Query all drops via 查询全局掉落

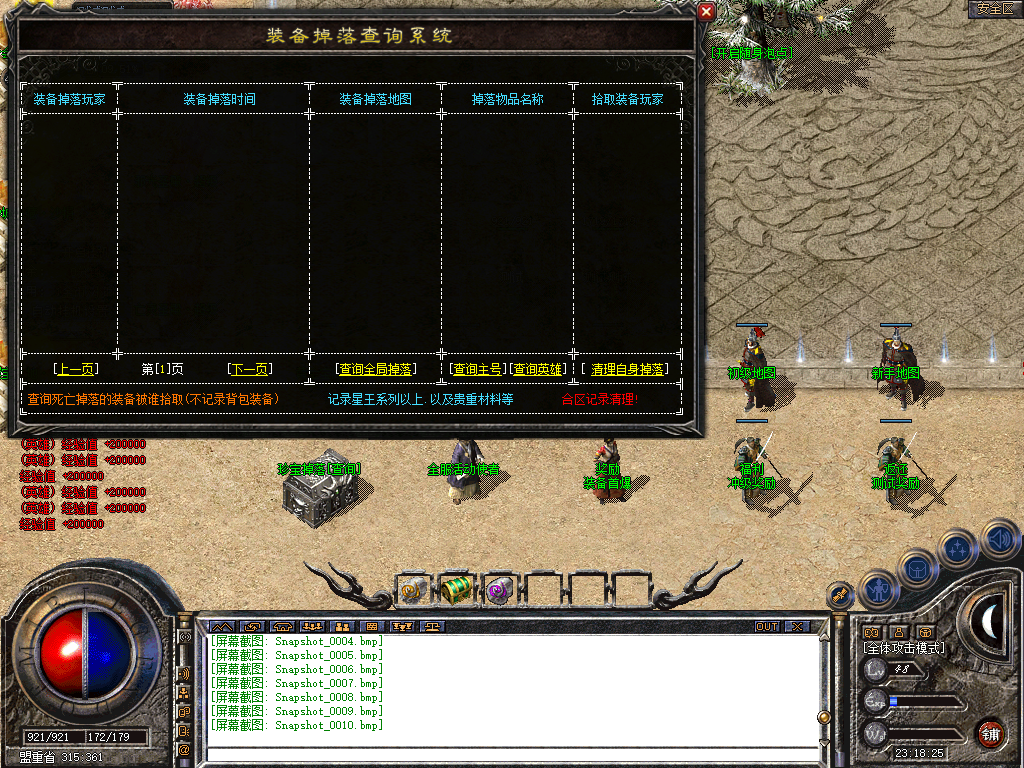tap(375, 369)
